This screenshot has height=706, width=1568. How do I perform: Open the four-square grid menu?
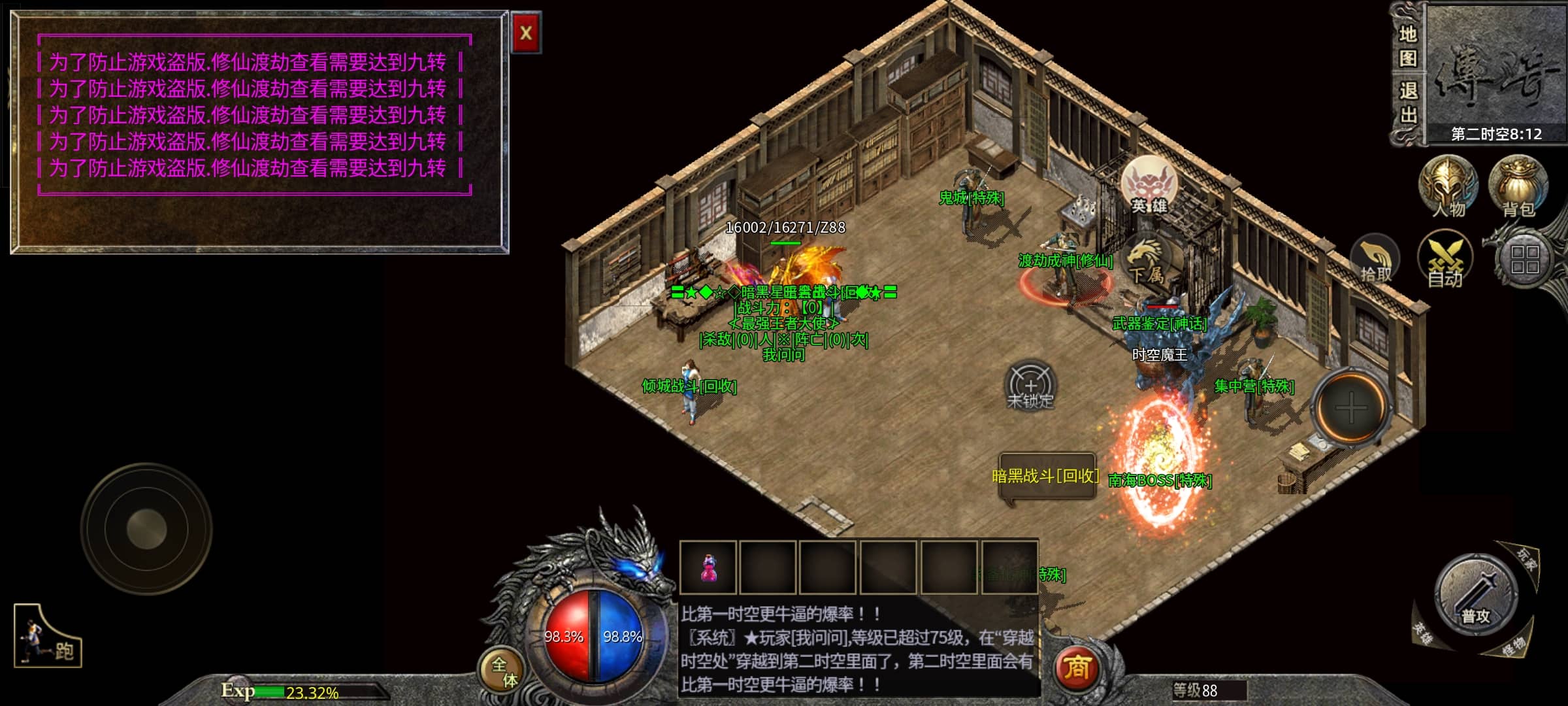[x=1525, y=260]
